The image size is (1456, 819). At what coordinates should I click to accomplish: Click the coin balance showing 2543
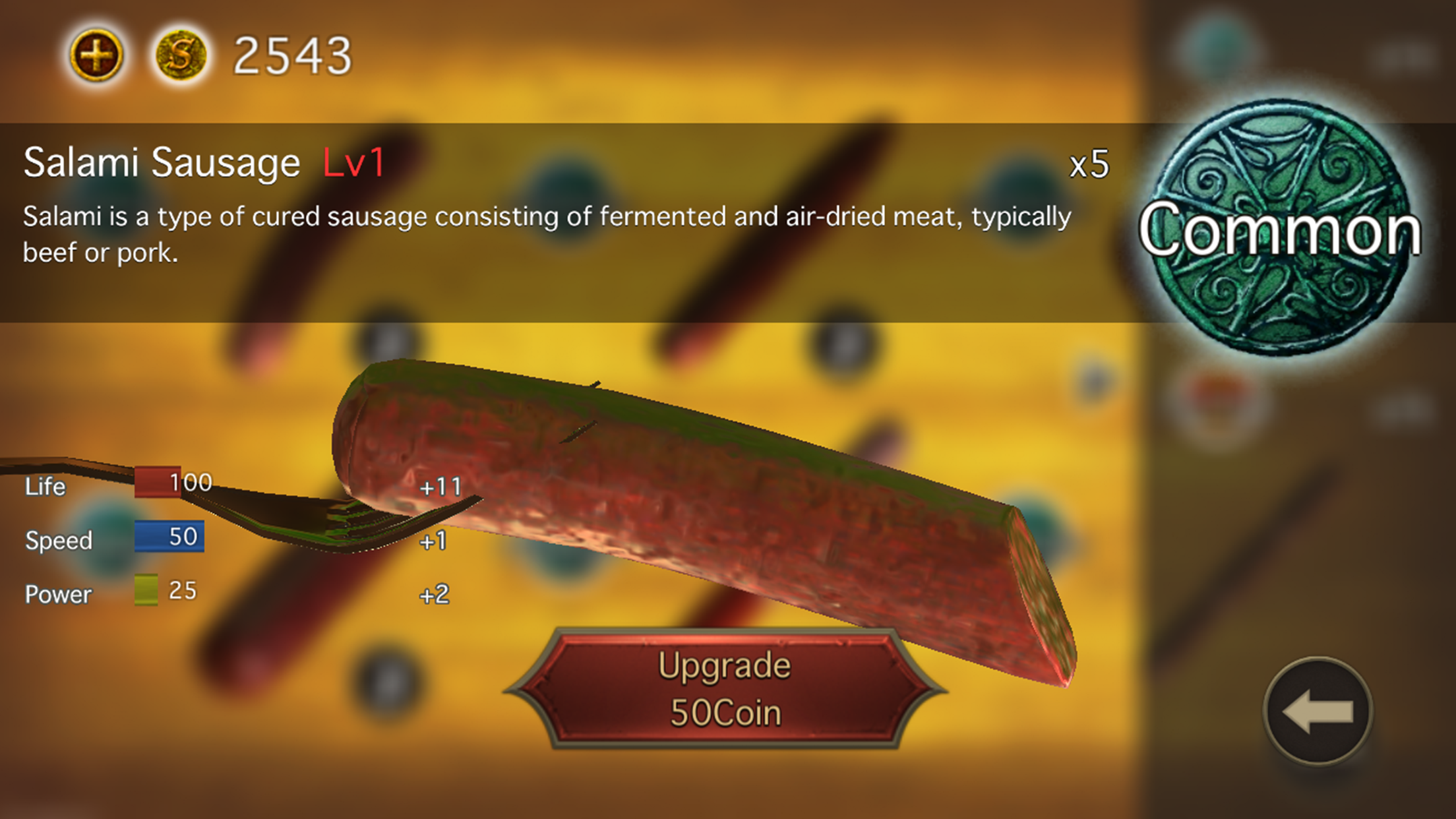[x=290, y=56]
